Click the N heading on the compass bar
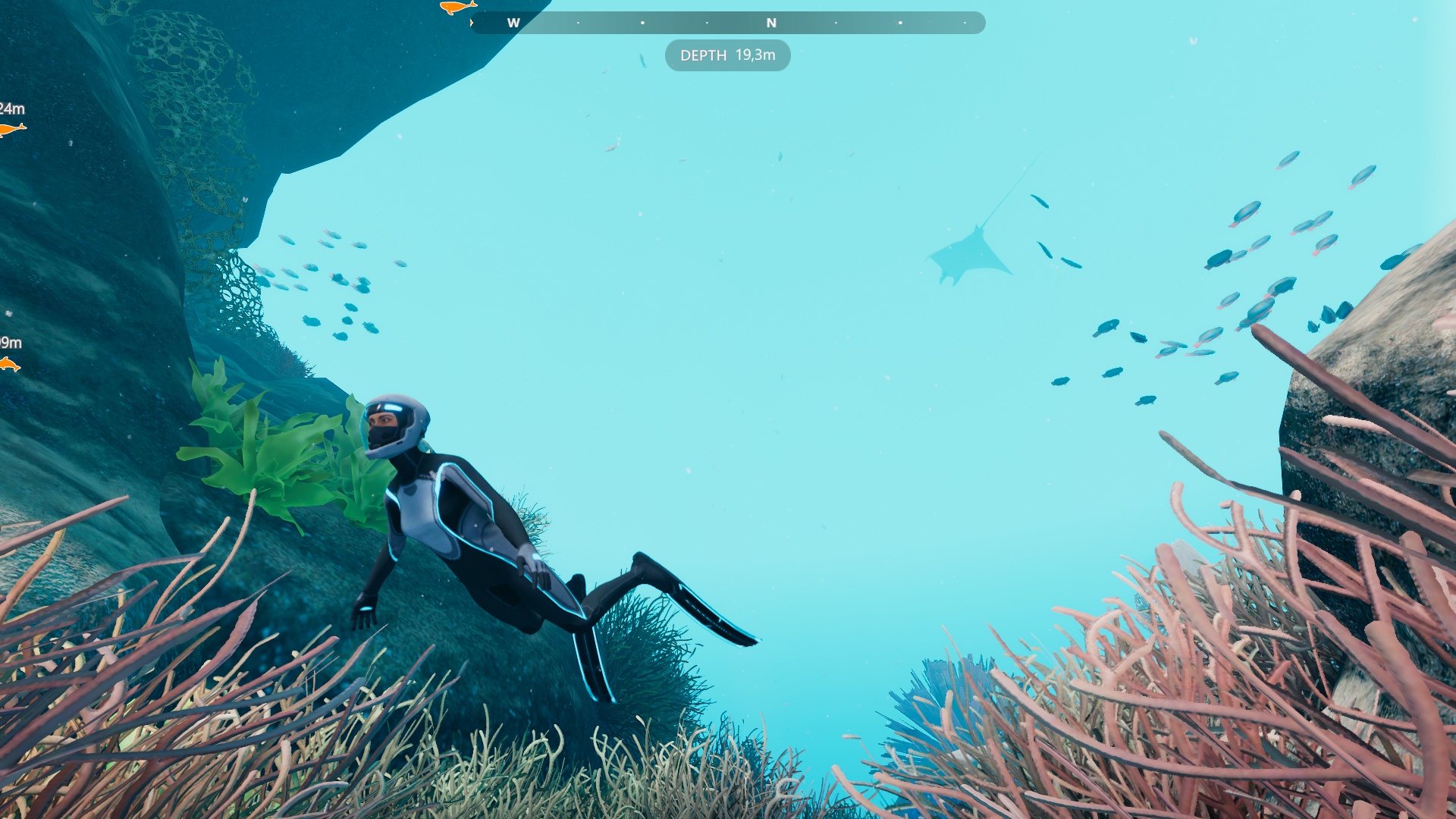 [771, 23]
